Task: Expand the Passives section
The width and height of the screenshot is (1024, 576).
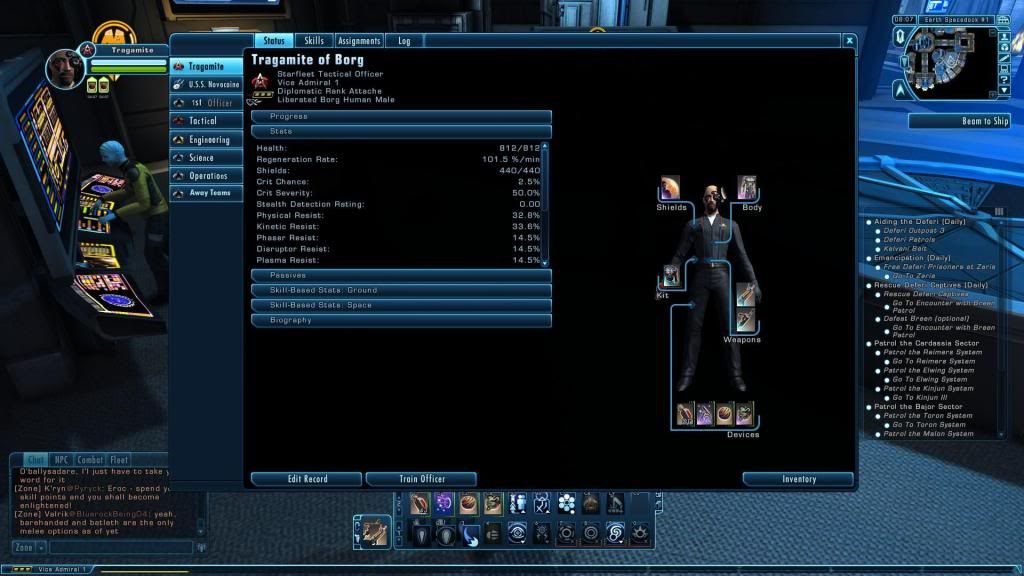Action: tap(401, 275)
